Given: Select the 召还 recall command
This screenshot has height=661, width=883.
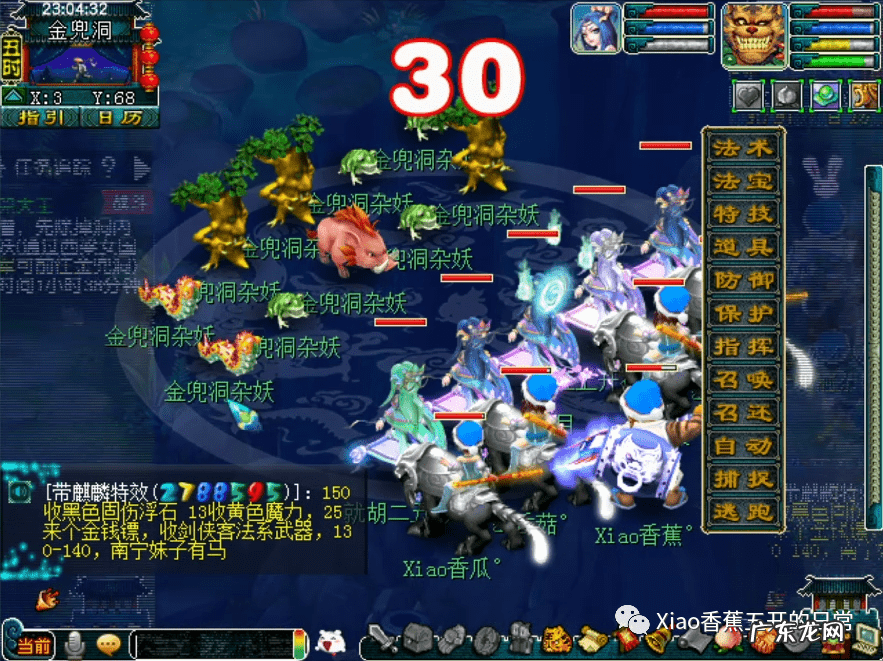Looking at the screenshot, I should 743,412.
